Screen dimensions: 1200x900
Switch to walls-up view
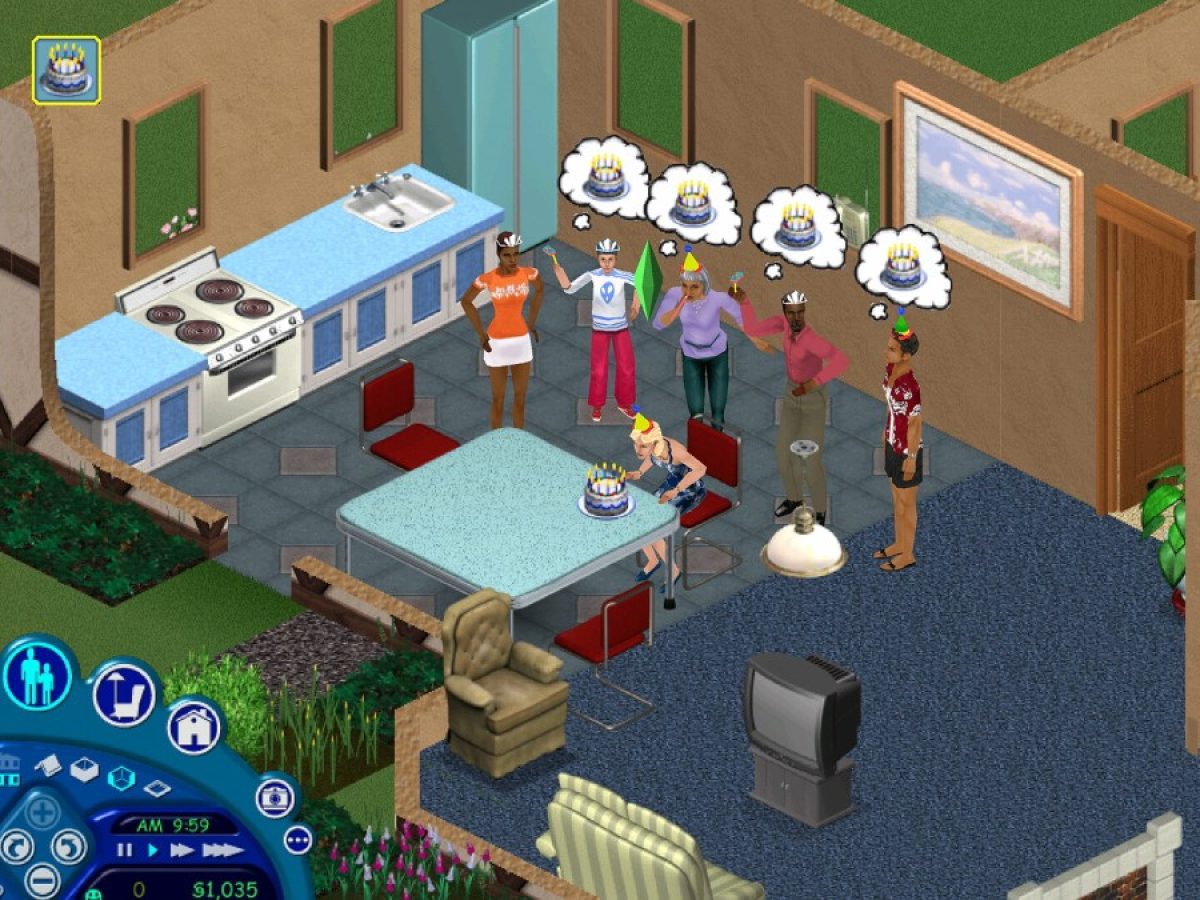pos(84,769)
